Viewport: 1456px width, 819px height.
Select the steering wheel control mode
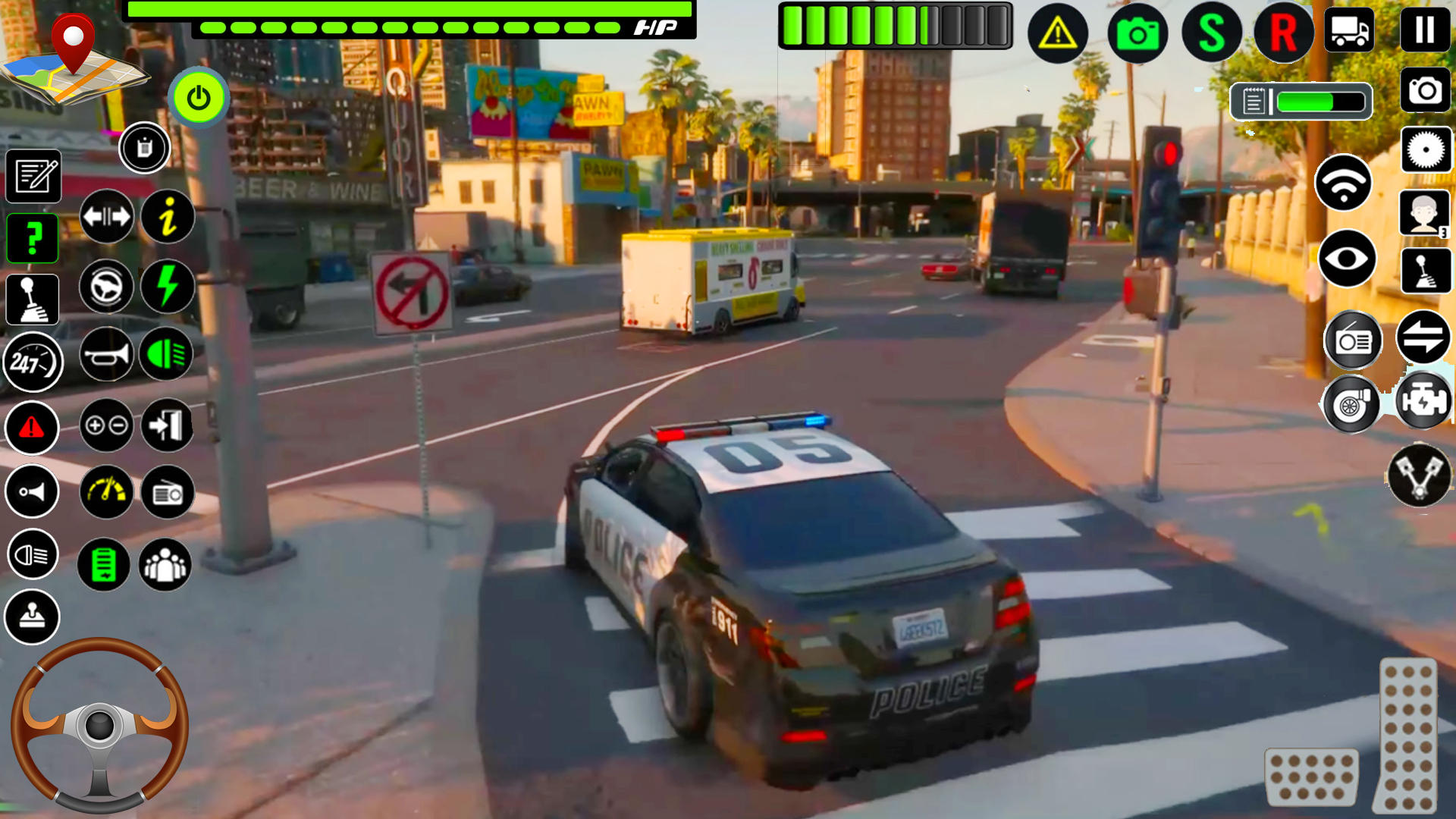[106, 287]
